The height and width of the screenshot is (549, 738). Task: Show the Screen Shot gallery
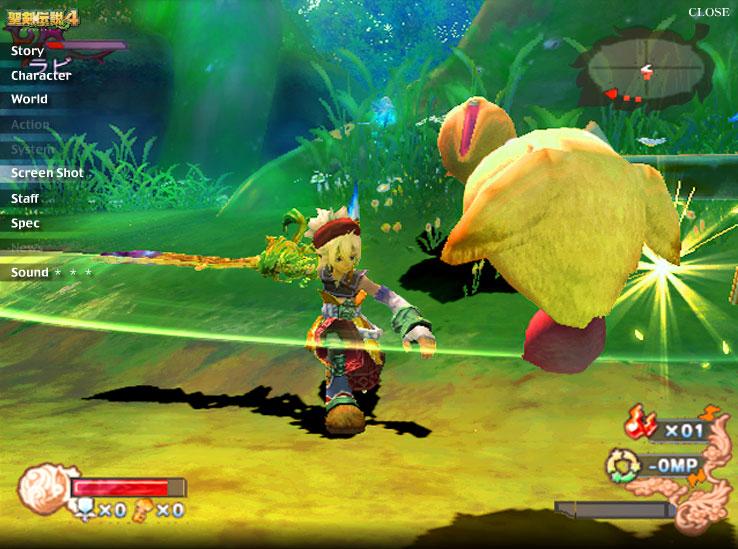click(x=47, y=173)
